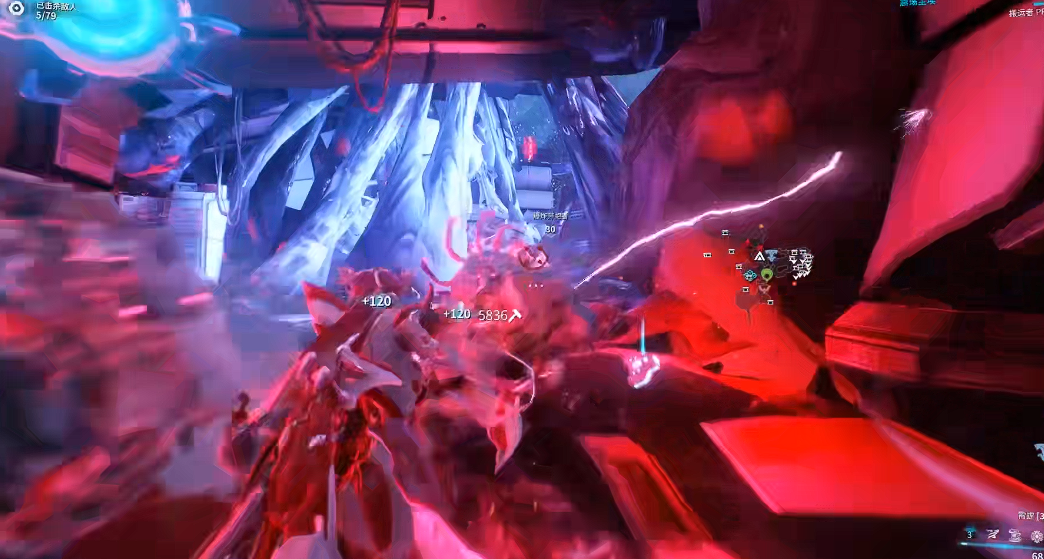
Task: Use the flower-shaped ability icon
Action: click(x=1036, y=536)
